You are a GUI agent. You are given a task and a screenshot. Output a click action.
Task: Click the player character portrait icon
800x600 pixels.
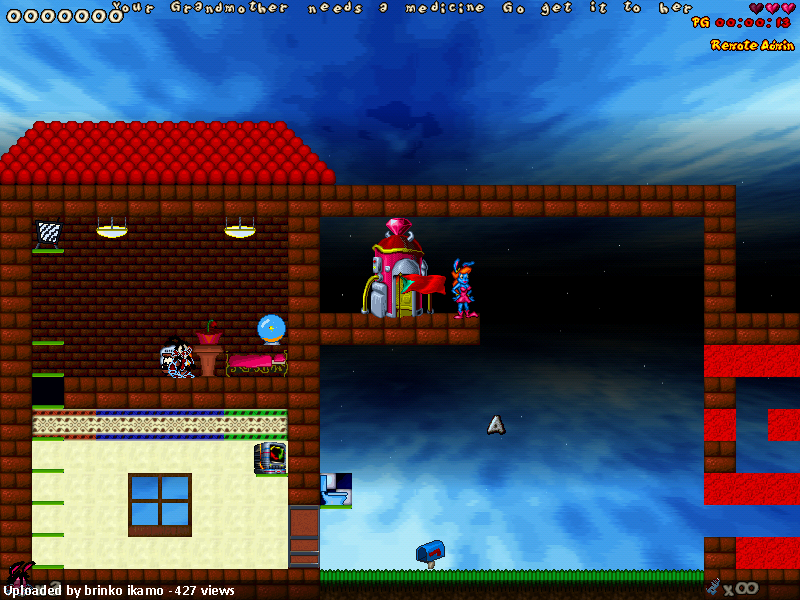[20, 574]
